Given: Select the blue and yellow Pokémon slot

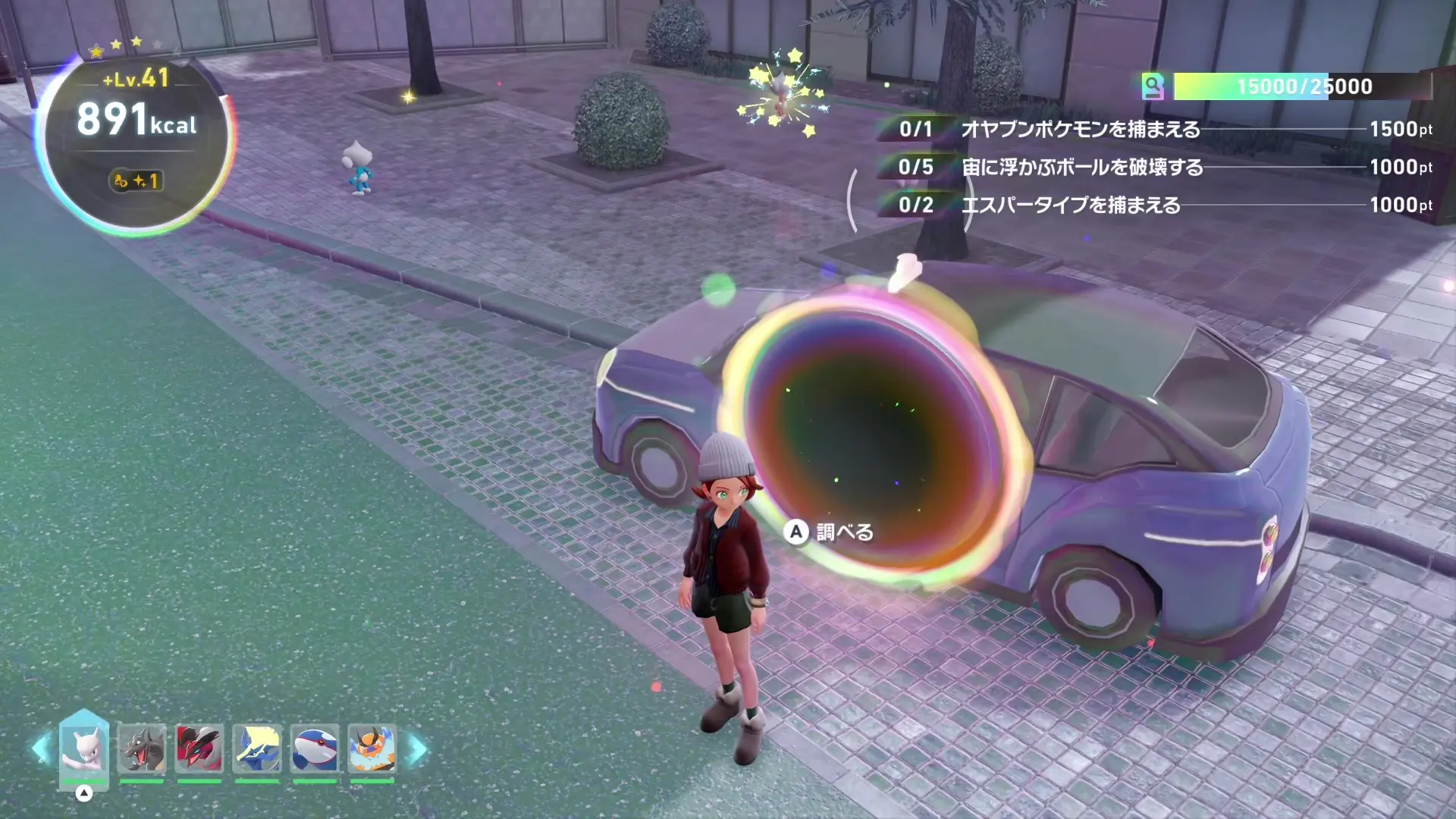Looking at the screenshot, I should (x=257, y=748).
